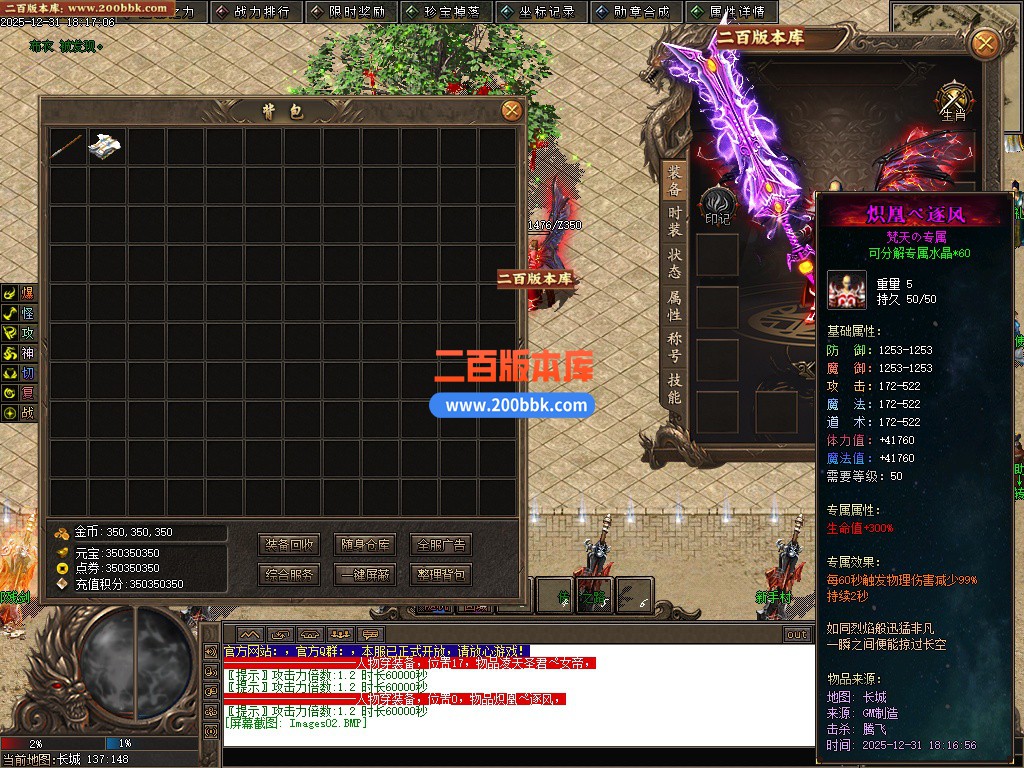1024x768 pixels.
Task: Select the staff item in the backpack
Action: pos(68,146)
